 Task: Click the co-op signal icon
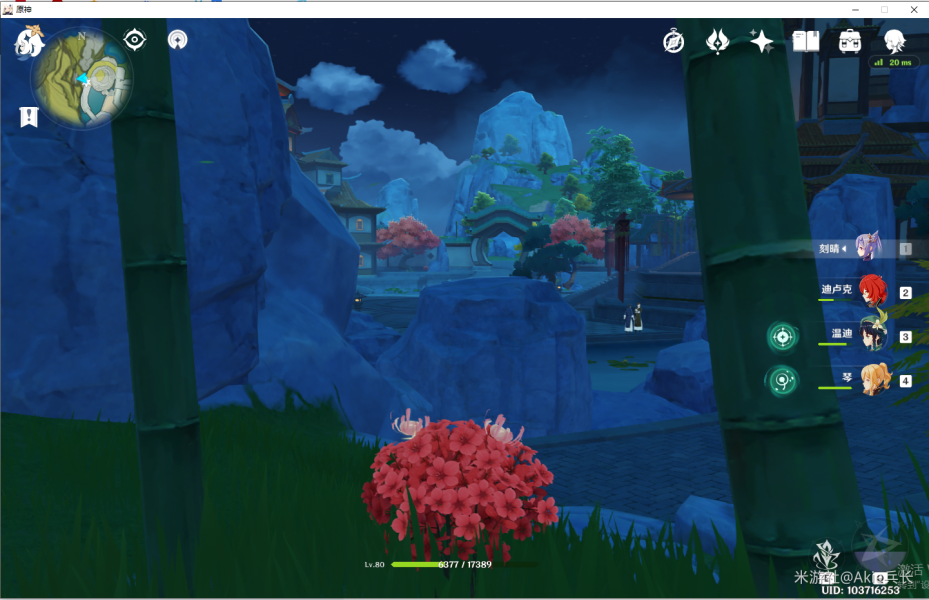178,40
